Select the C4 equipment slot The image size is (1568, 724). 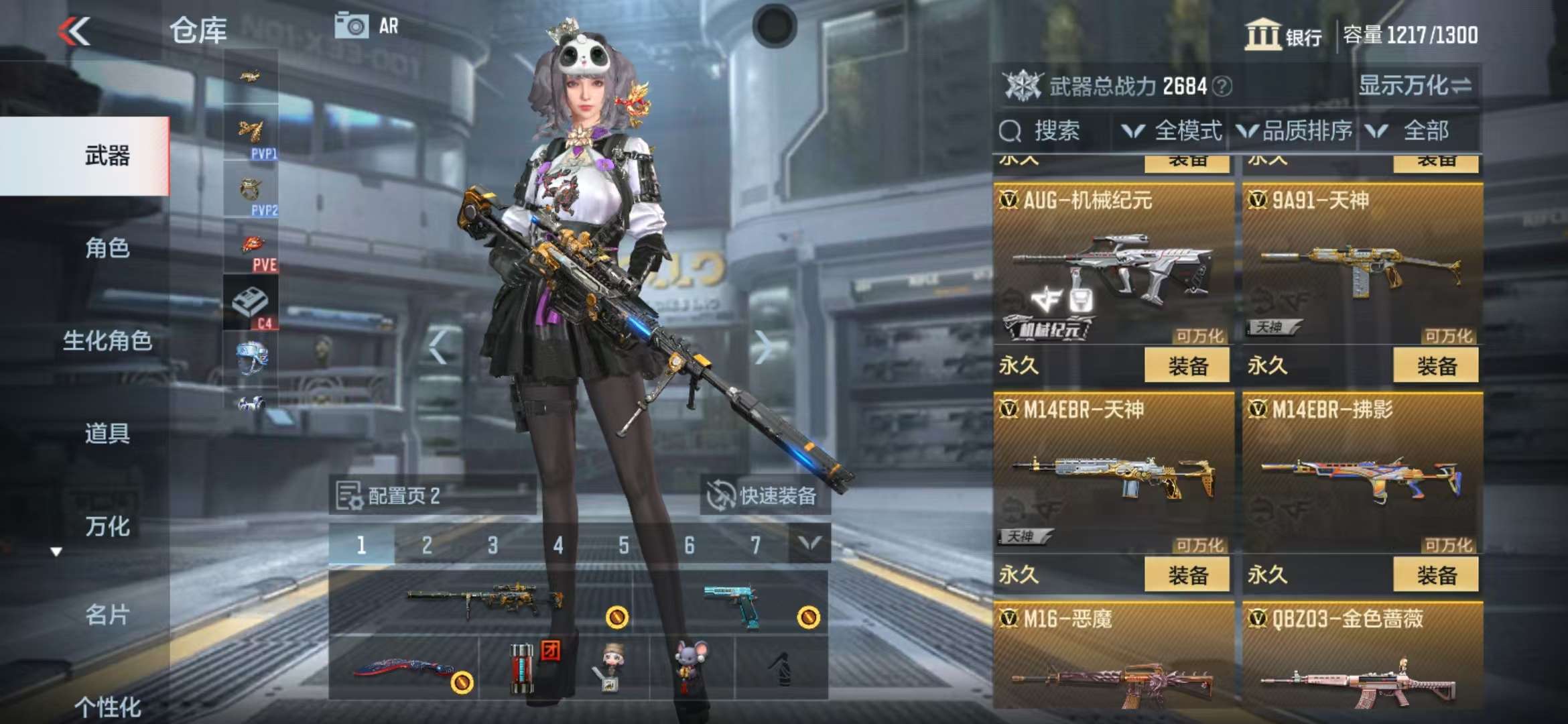[251, 304]
